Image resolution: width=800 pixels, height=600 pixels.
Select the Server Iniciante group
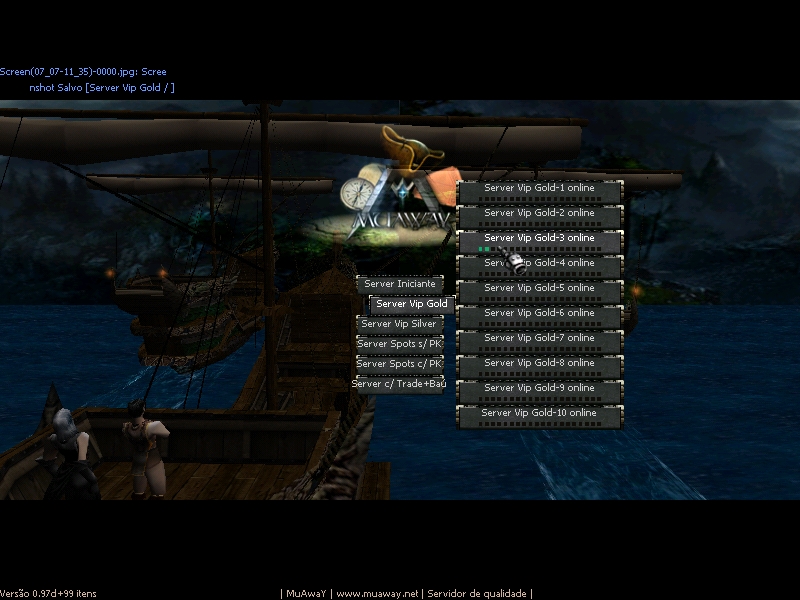[400, 284]
